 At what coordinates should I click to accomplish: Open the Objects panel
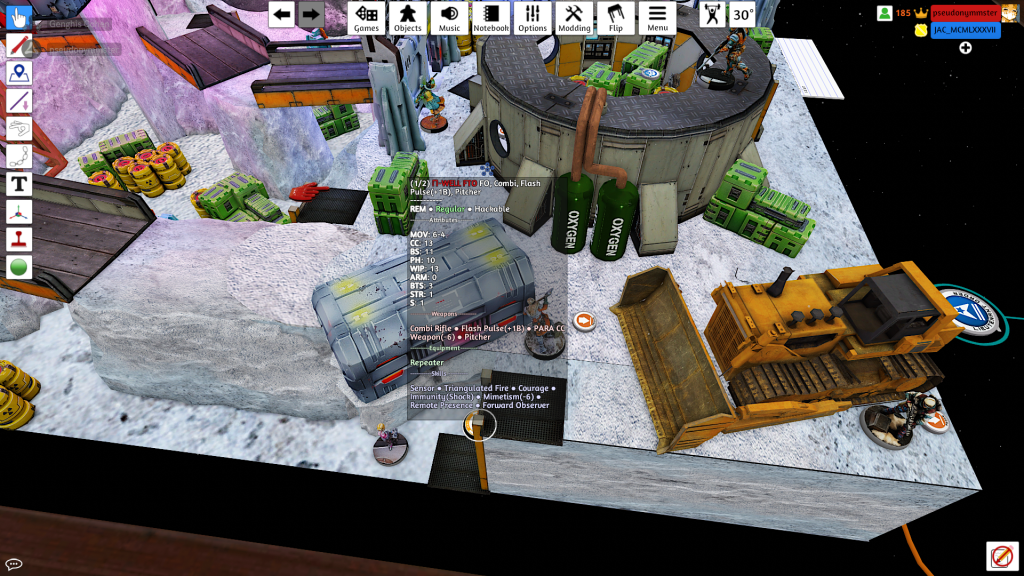pyautogui.click(x=407, y=18)
